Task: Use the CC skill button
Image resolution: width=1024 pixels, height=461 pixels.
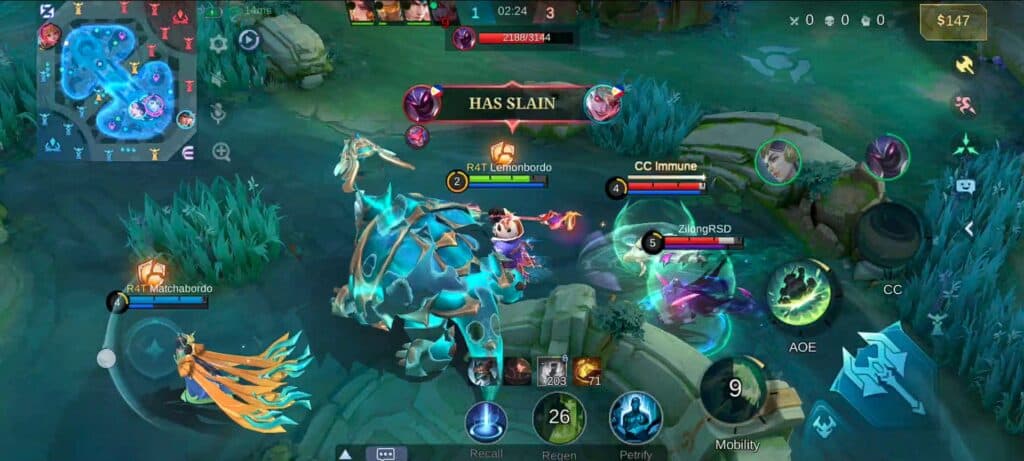Action: (x=890, y=237)
